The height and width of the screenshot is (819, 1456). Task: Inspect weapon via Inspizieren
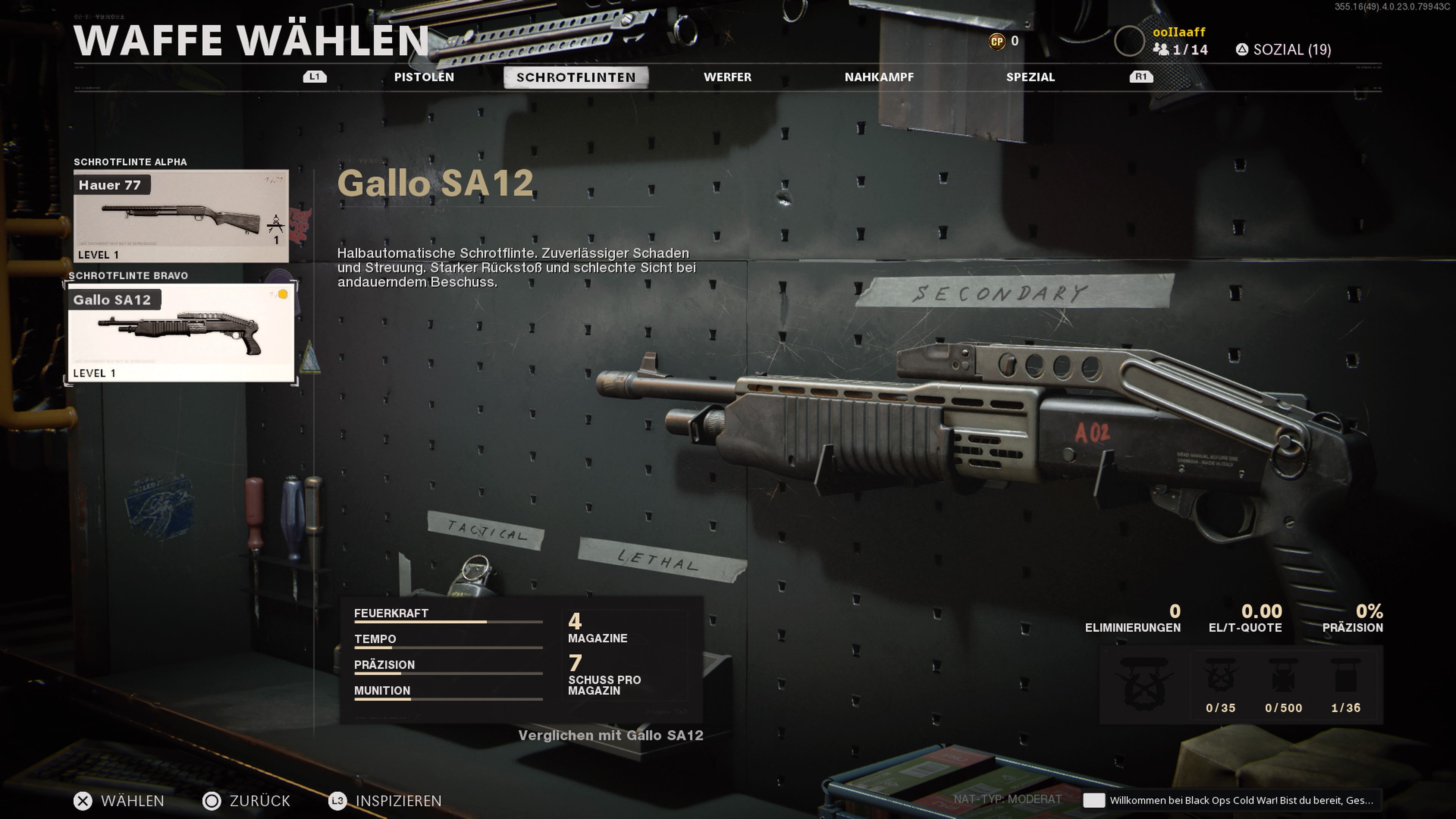coord(386,801)
